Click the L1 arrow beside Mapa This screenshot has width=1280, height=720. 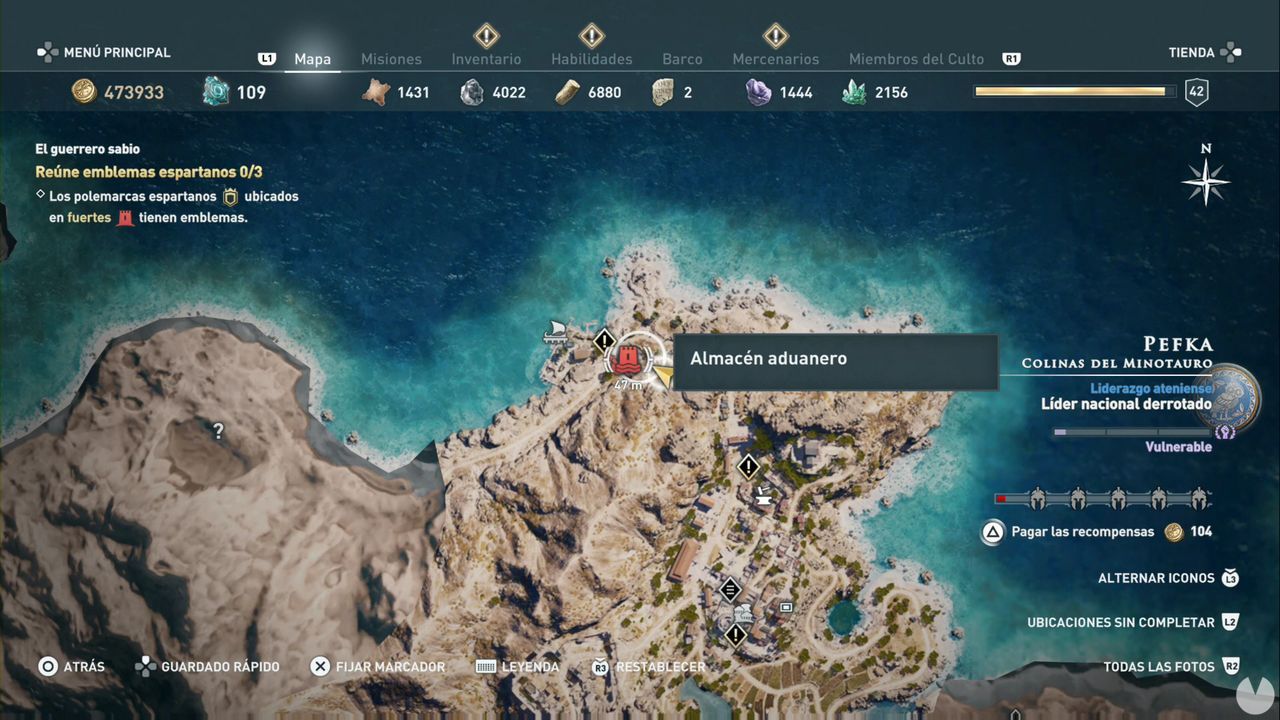(267, 59)
